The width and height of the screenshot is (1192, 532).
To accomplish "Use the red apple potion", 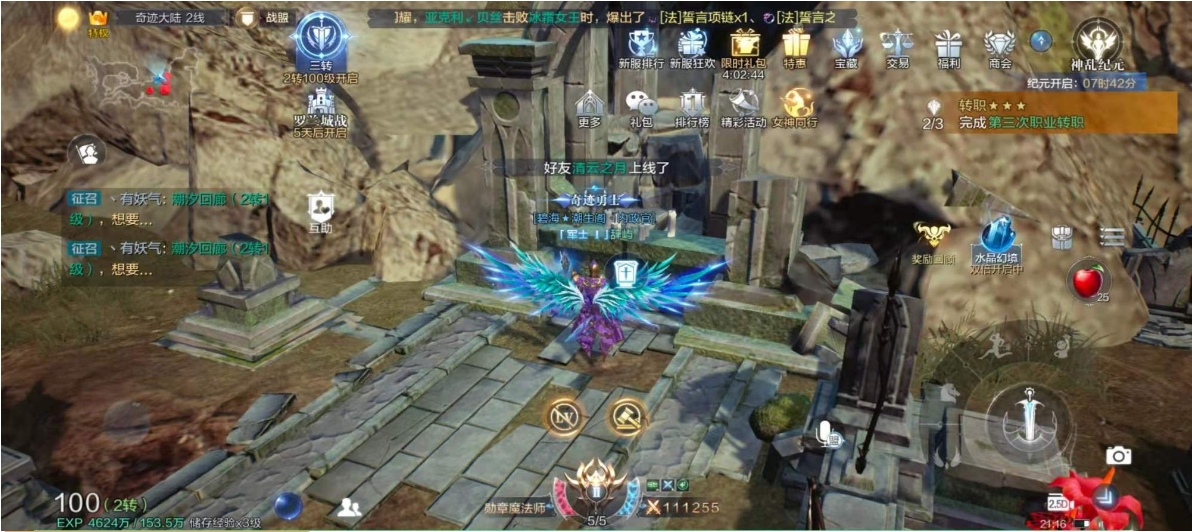I will point(1086,281).
